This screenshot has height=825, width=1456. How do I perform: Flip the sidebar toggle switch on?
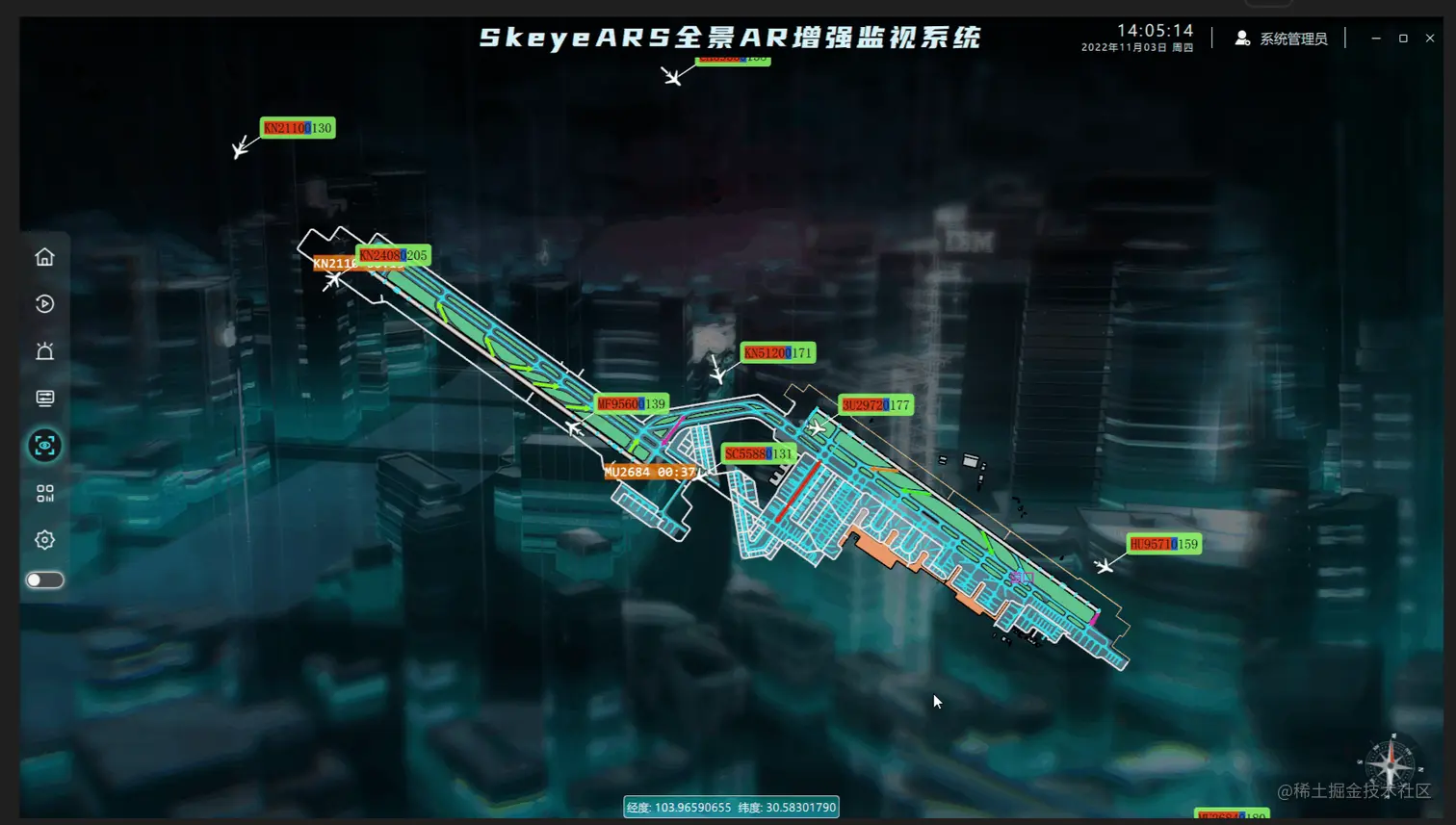(44, 579)
